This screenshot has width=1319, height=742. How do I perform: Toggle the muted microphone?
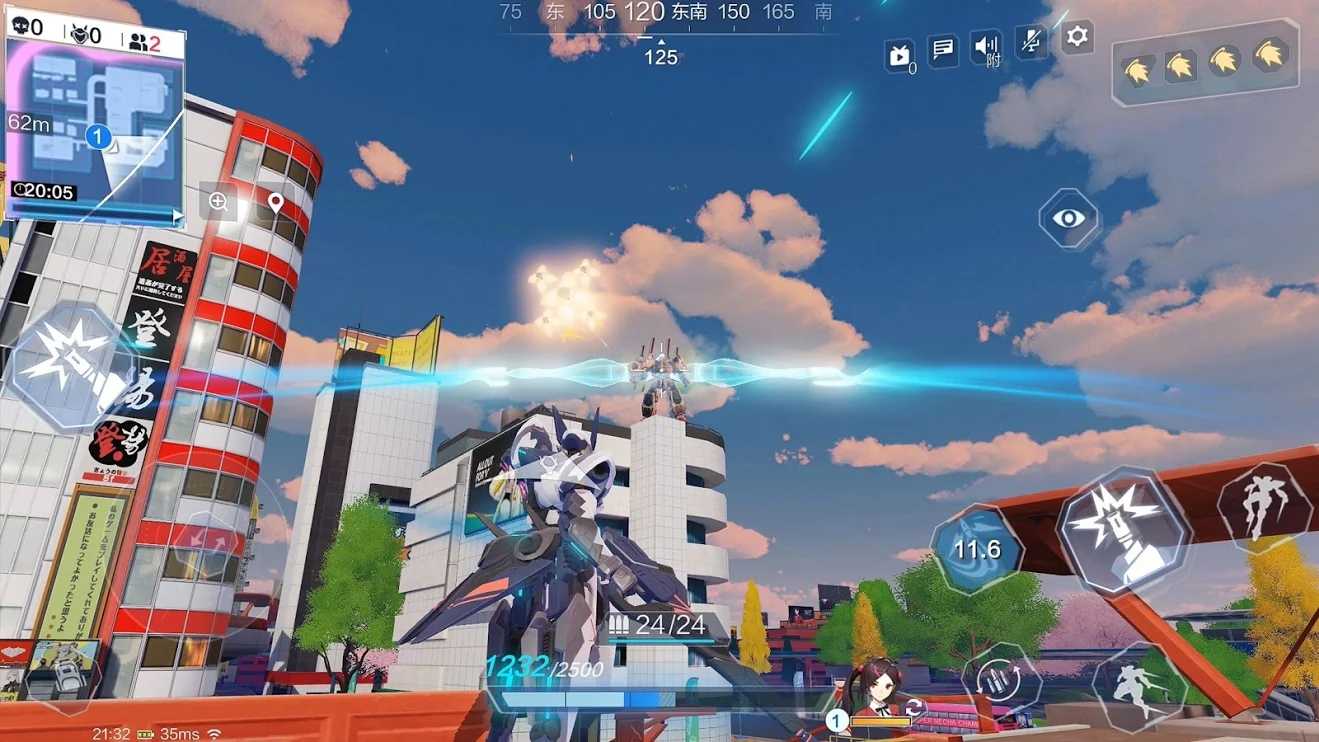[1031, 42]
